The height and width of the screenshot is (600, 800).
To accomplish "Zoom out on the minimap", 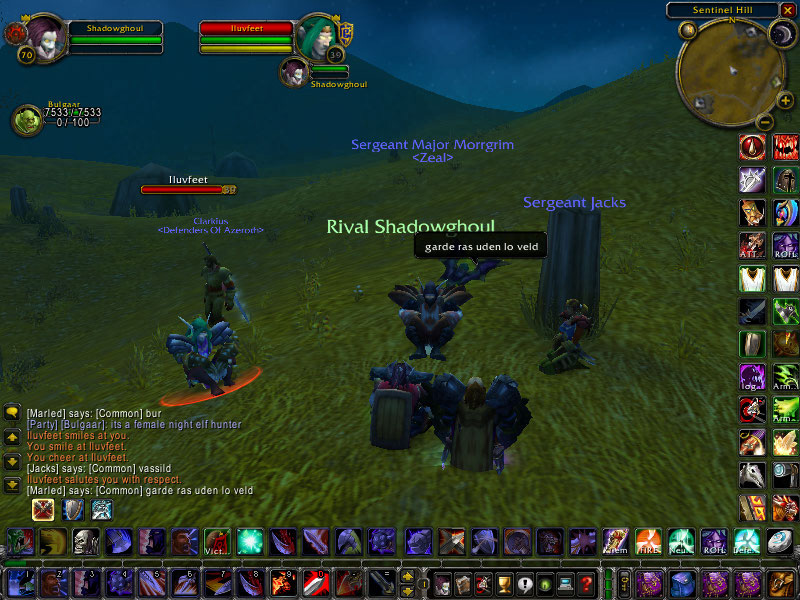I will (762, 122).
